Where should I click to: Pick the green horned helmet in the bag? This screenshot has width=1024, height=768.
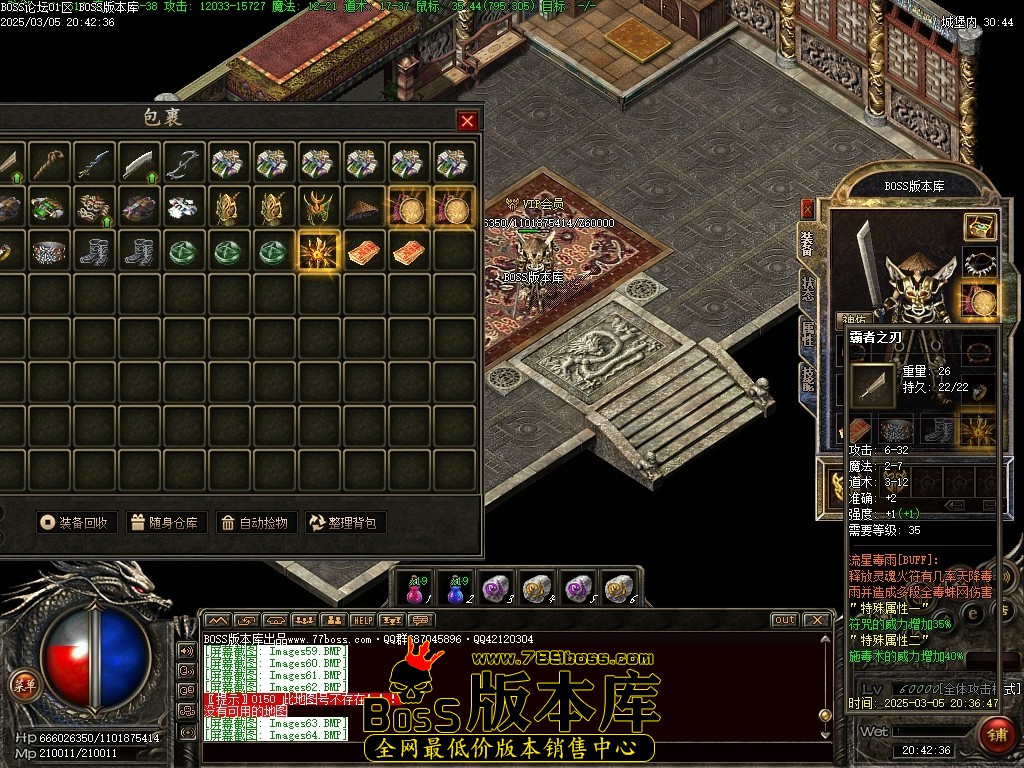tap(319, 208)
